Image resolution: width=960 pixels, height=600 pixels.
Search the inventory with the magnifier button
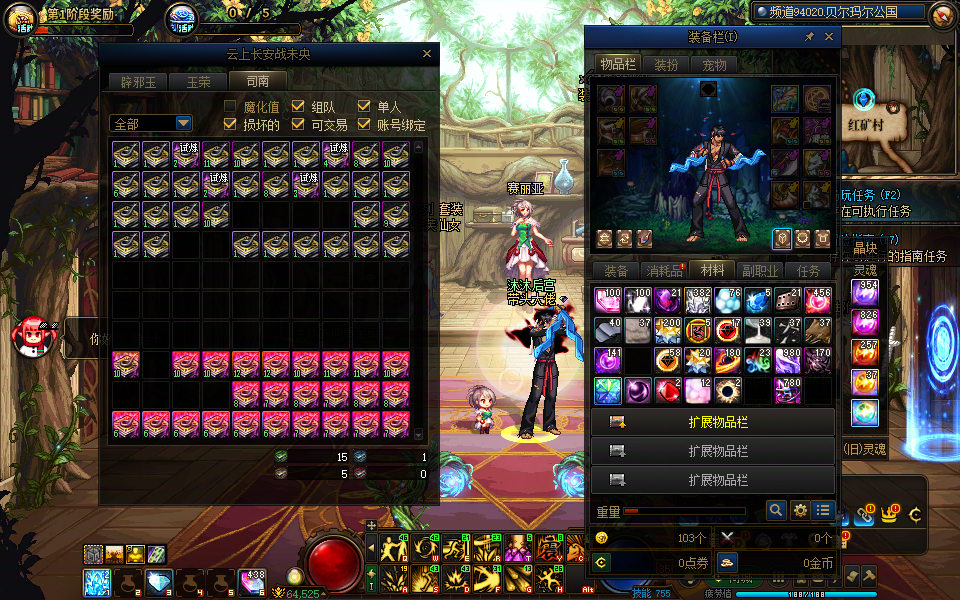point(776,511)
